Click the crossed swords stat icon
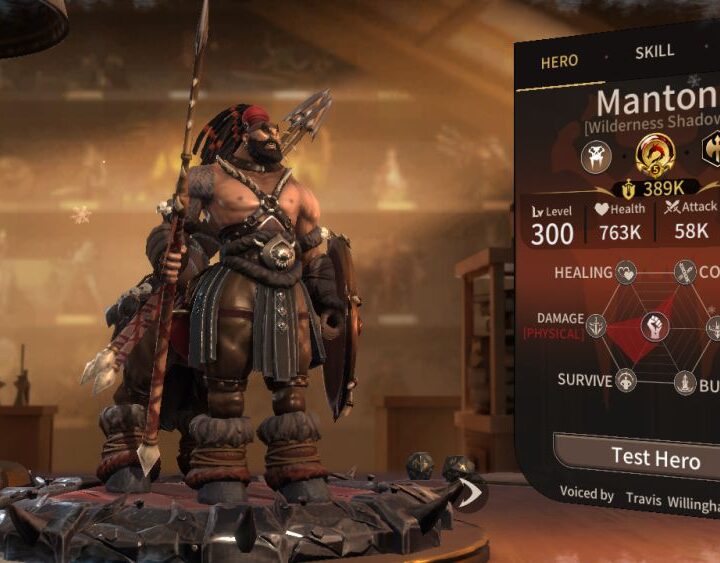This screenshot has width=720, height=563. 685,271
